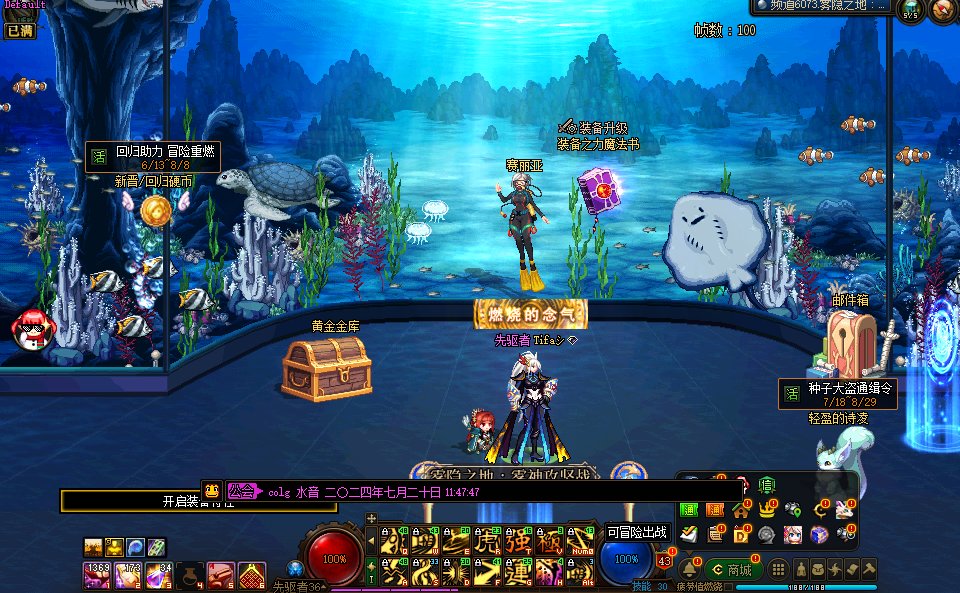Click the notification bell icon
The width and height of the screenshot is (960, 593).
tap(688, 569)
